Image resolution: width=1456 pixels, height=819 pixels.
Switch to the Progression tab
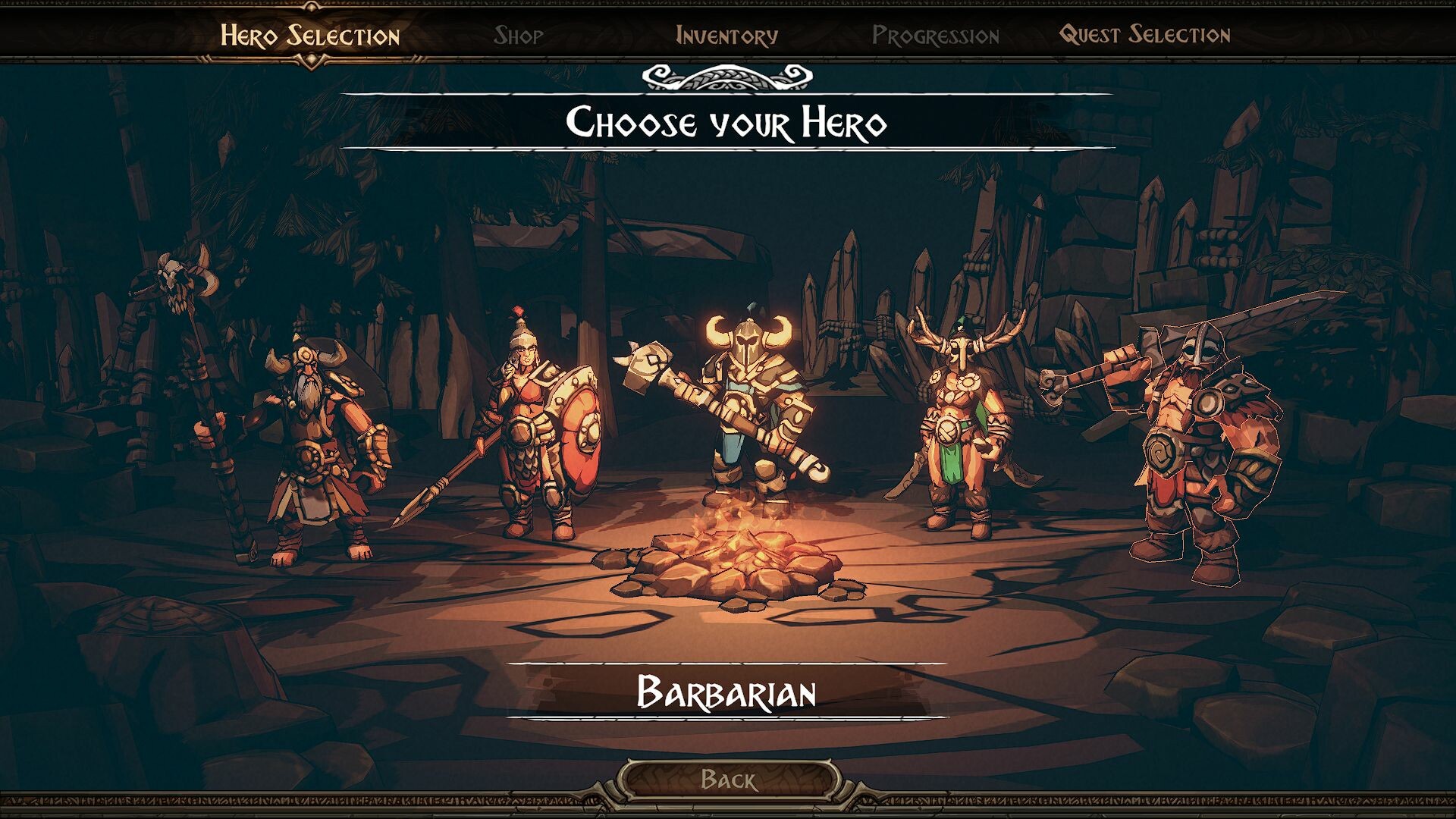tap(936, 33)
